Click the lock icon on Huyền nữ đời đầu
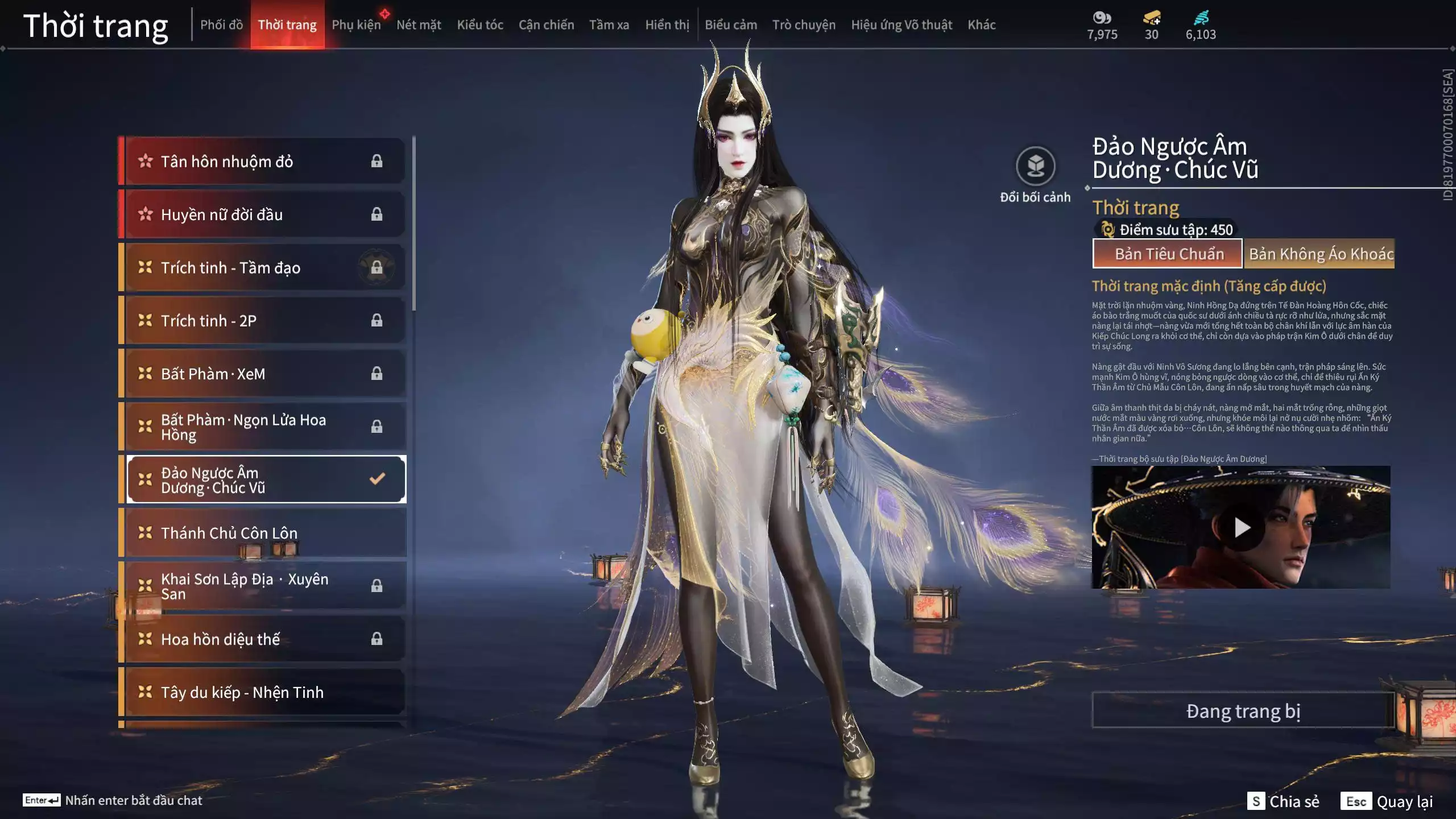1456x819 pixels. coord(377,214)
